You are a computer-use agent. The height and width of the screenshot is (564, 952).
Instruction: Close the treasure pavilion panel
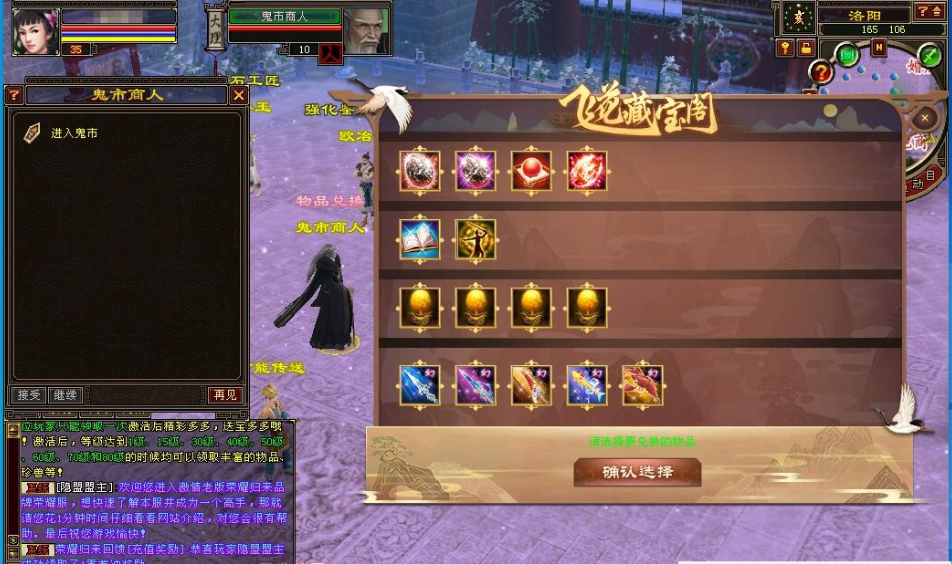coord(925,118)
